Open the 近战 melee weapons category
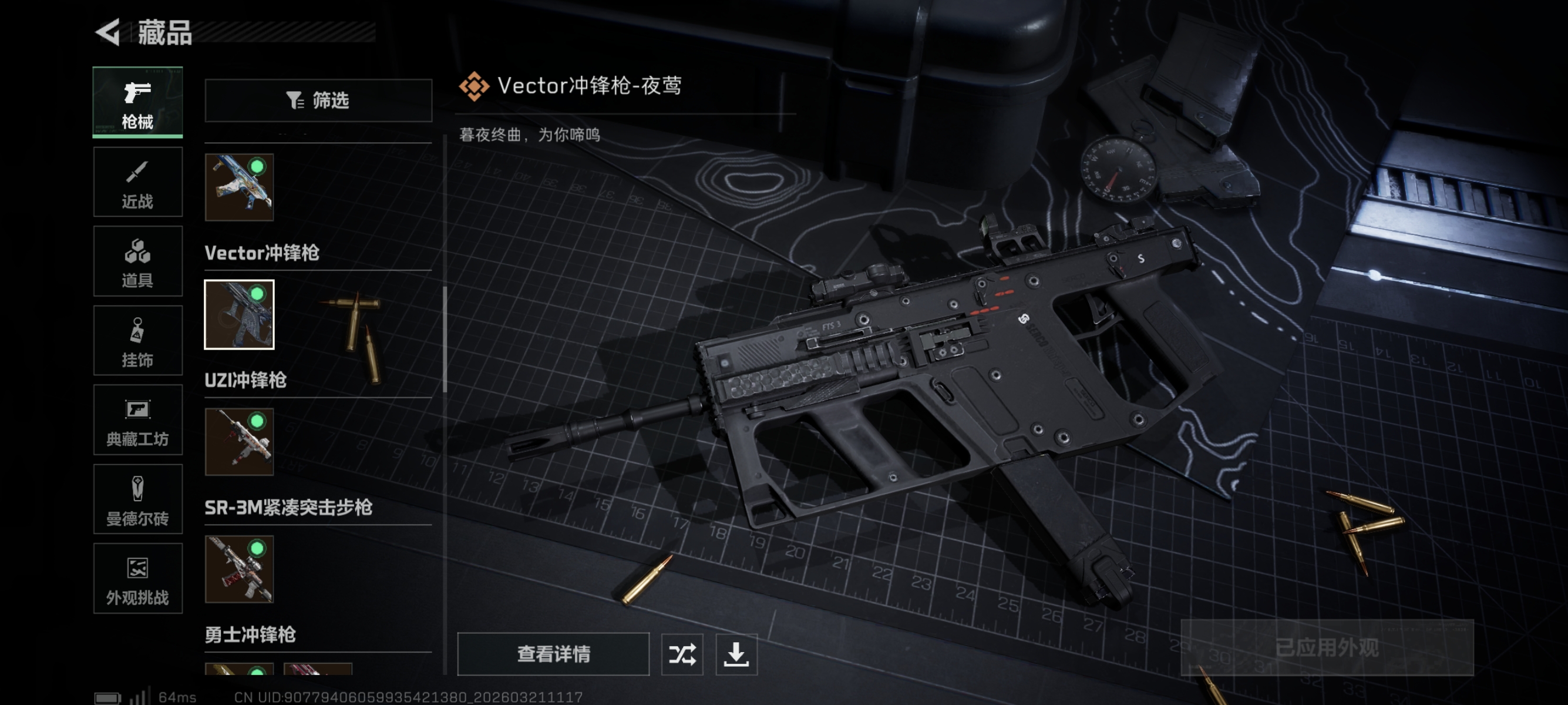Viewport: 1568px width, 705px height. coord(137,182)
